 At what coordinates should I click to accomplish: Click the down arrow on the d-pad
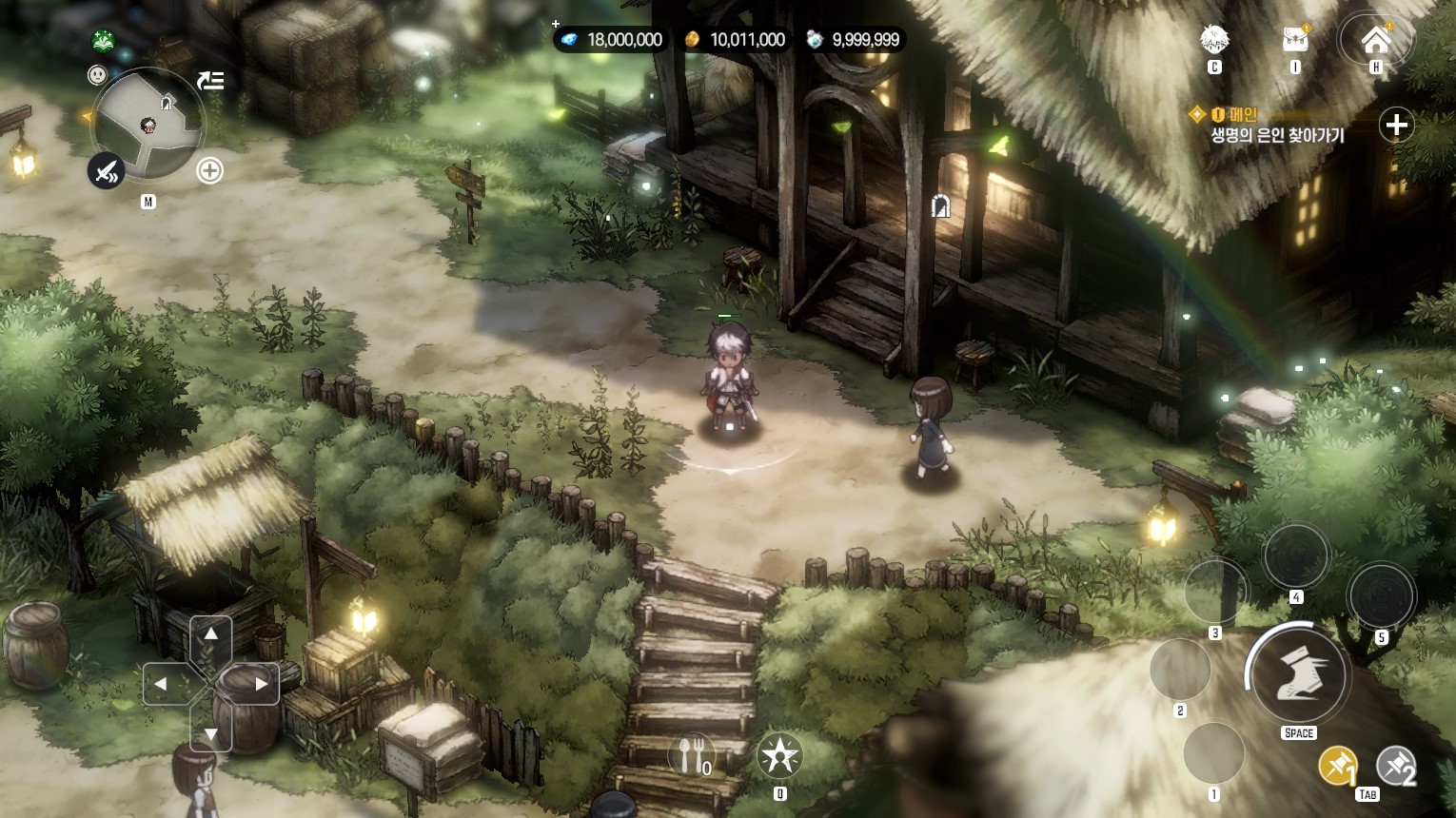(211, 733)
